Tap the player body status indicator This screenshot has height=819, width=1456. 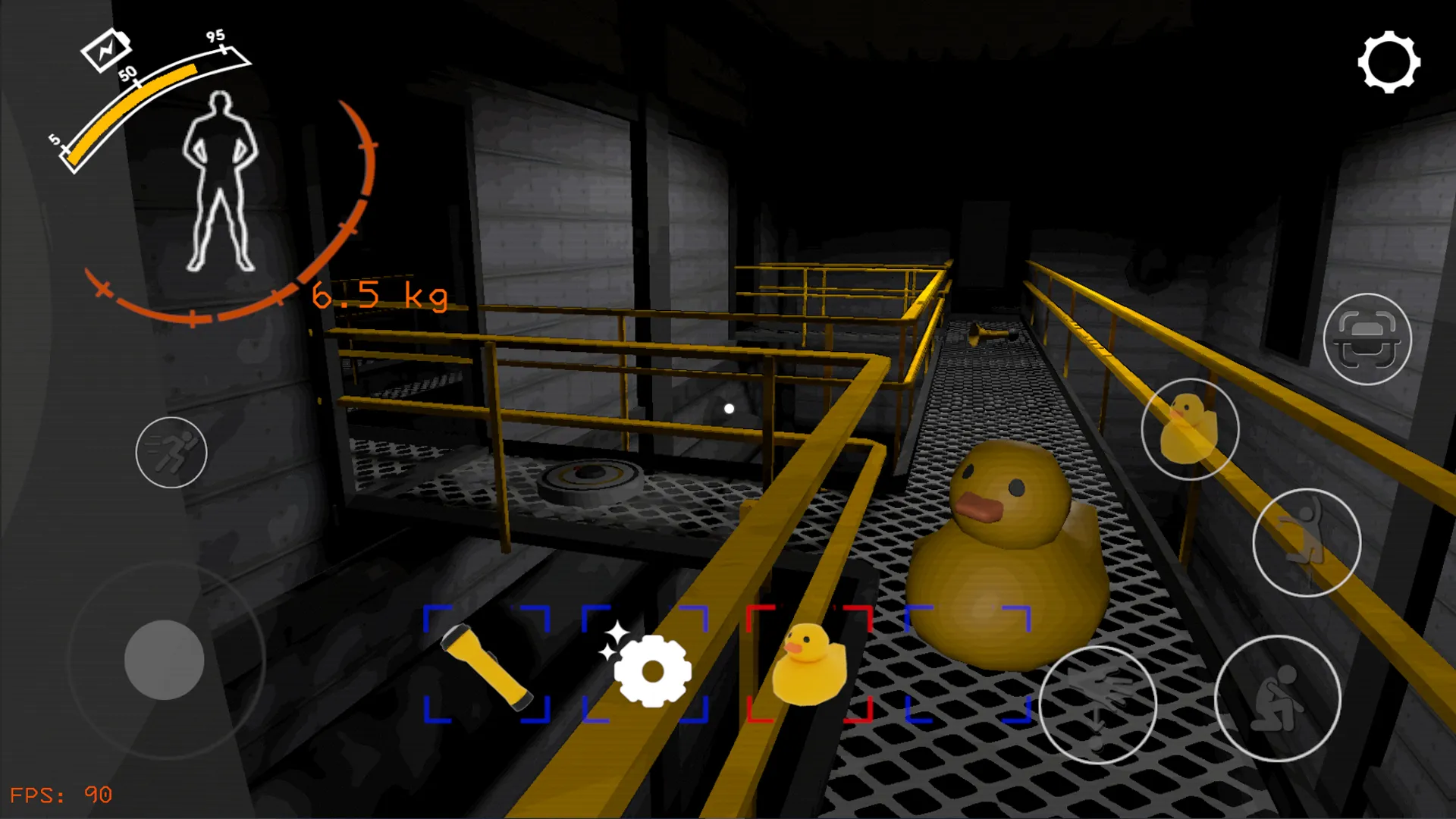220,182
